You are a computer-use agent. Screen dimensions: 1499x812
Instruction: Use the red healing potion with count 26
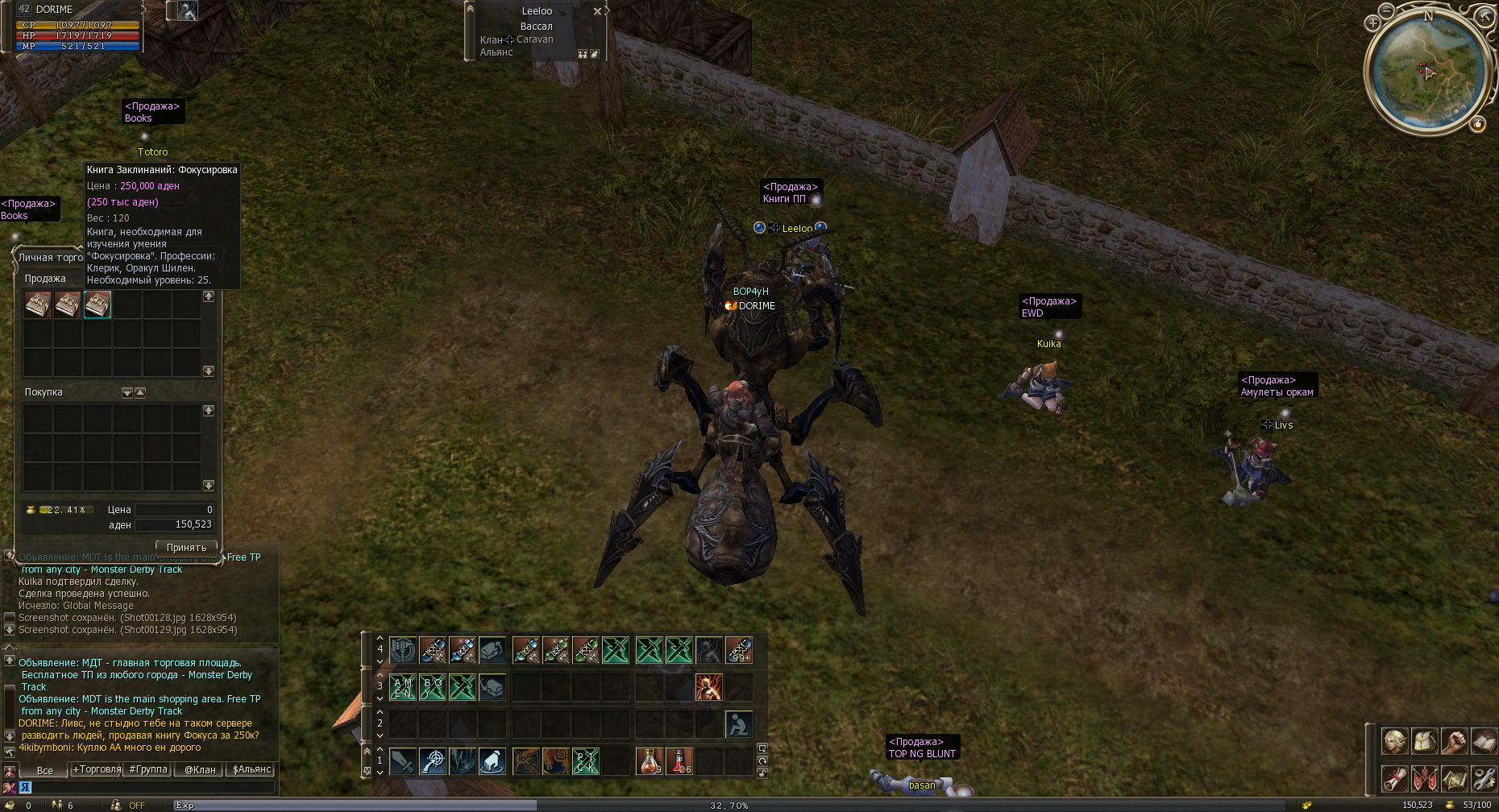coord(679,760)
